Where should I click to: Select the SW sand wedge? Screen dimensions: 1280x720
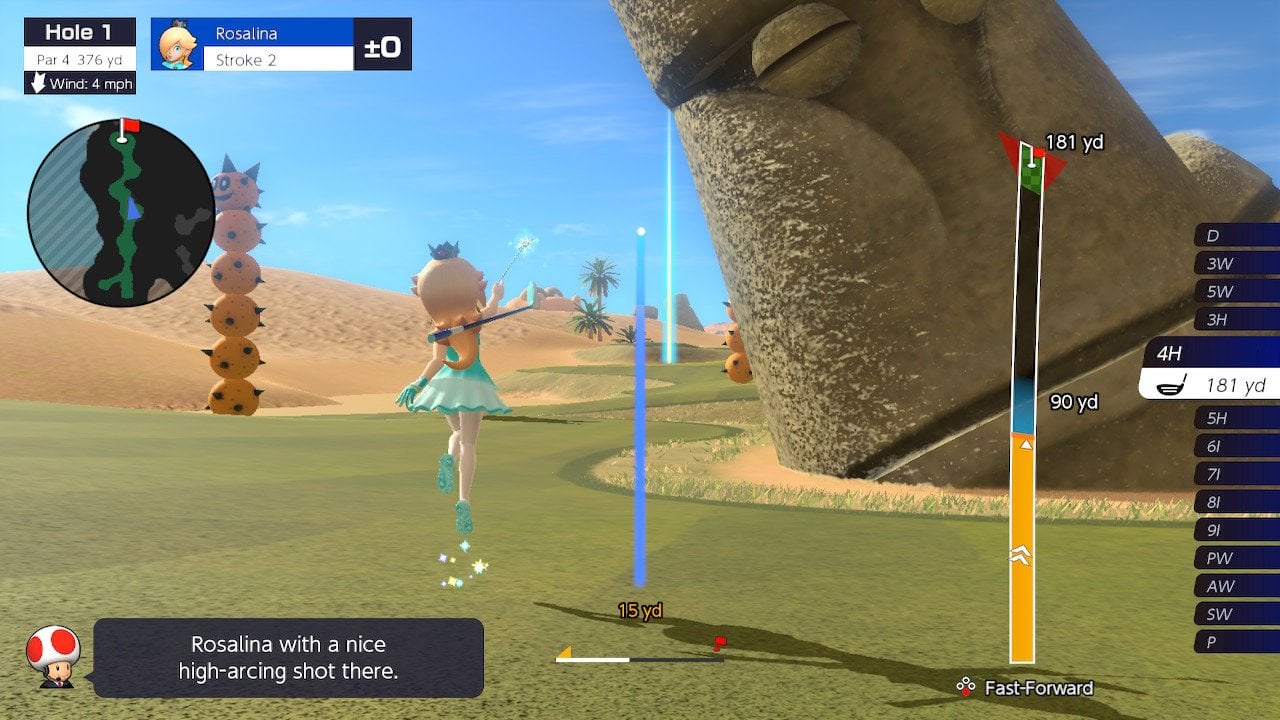1236,614
